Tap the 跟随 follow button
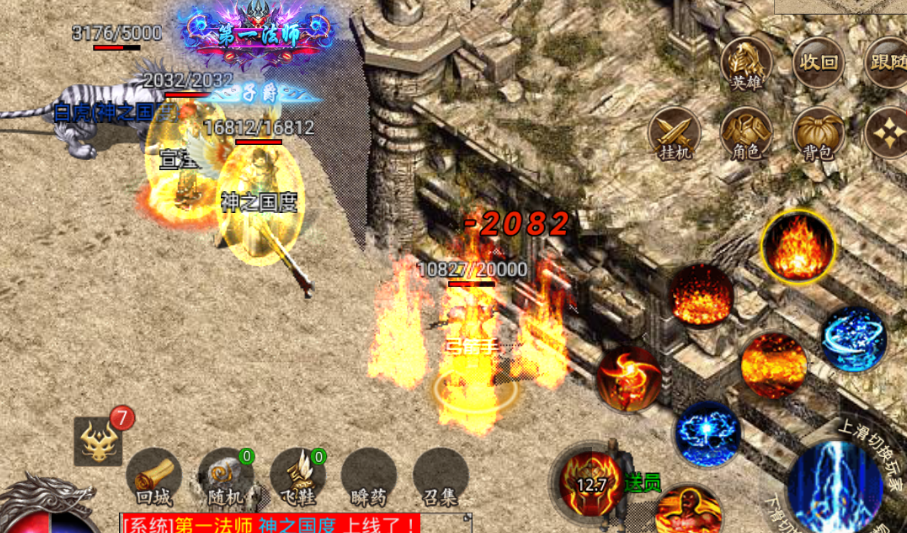Viewport: 907px width, 533px height. 888,62
